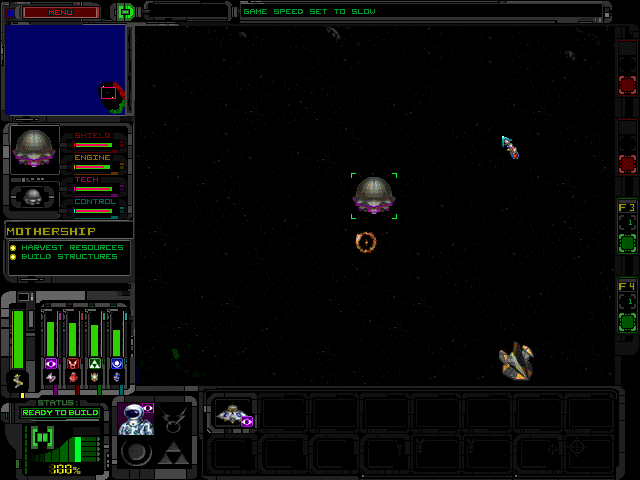Select the green triangle crew icon
Viewport: 640px width, 480px height.
click(x=95, y=363)
